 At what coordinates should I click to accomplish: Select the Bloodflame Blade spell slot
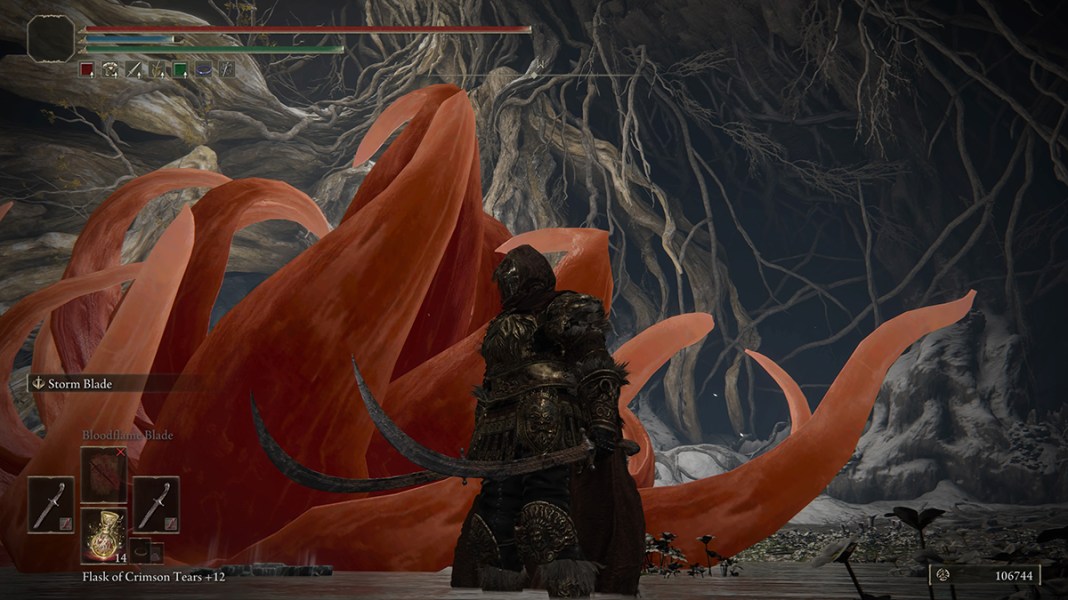tap(104, 473)
